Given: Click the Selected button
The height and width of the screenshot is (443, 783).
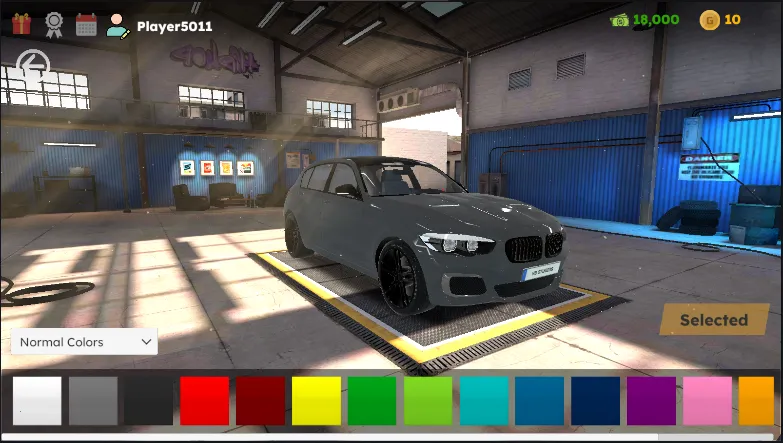Looking at the screenshot, I should (x=713, y=320).
